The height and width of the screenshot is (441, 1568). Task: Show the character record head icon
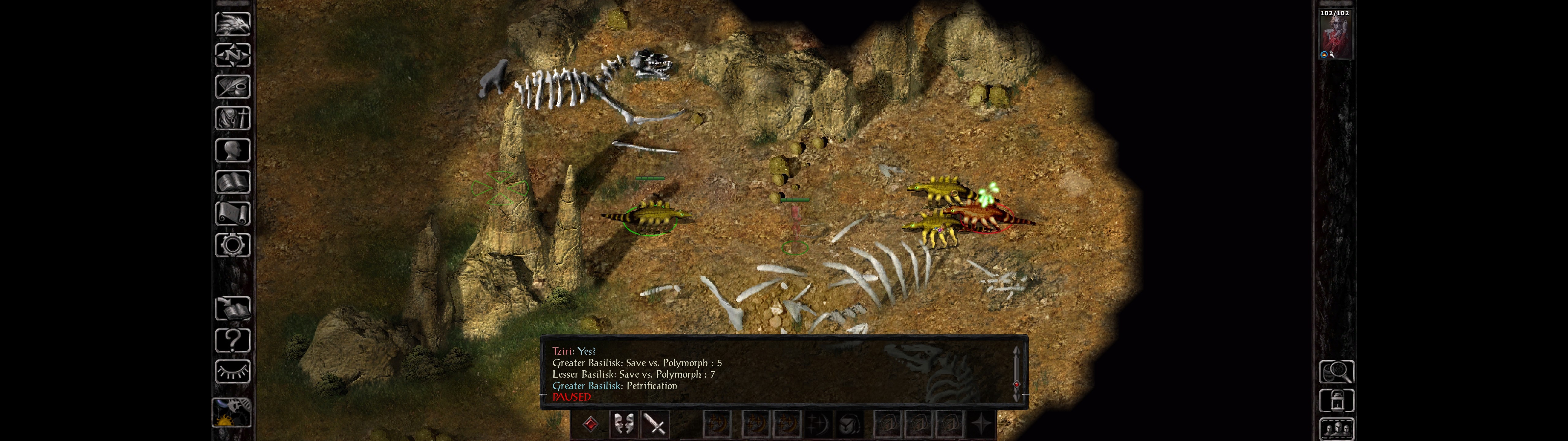coord(232,150)
